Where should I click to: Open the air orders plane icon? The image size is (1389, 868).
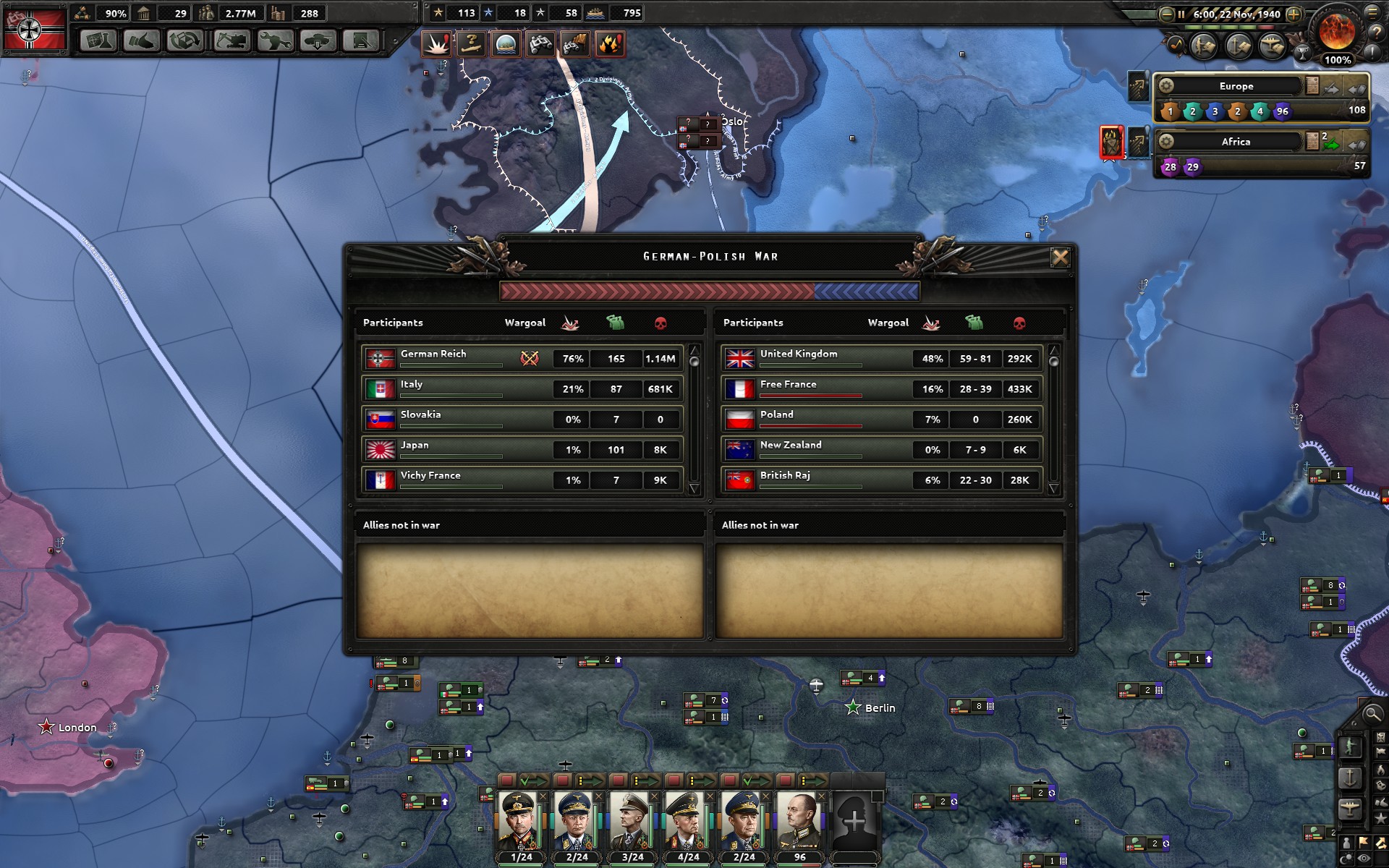(x=1350, y=809)
